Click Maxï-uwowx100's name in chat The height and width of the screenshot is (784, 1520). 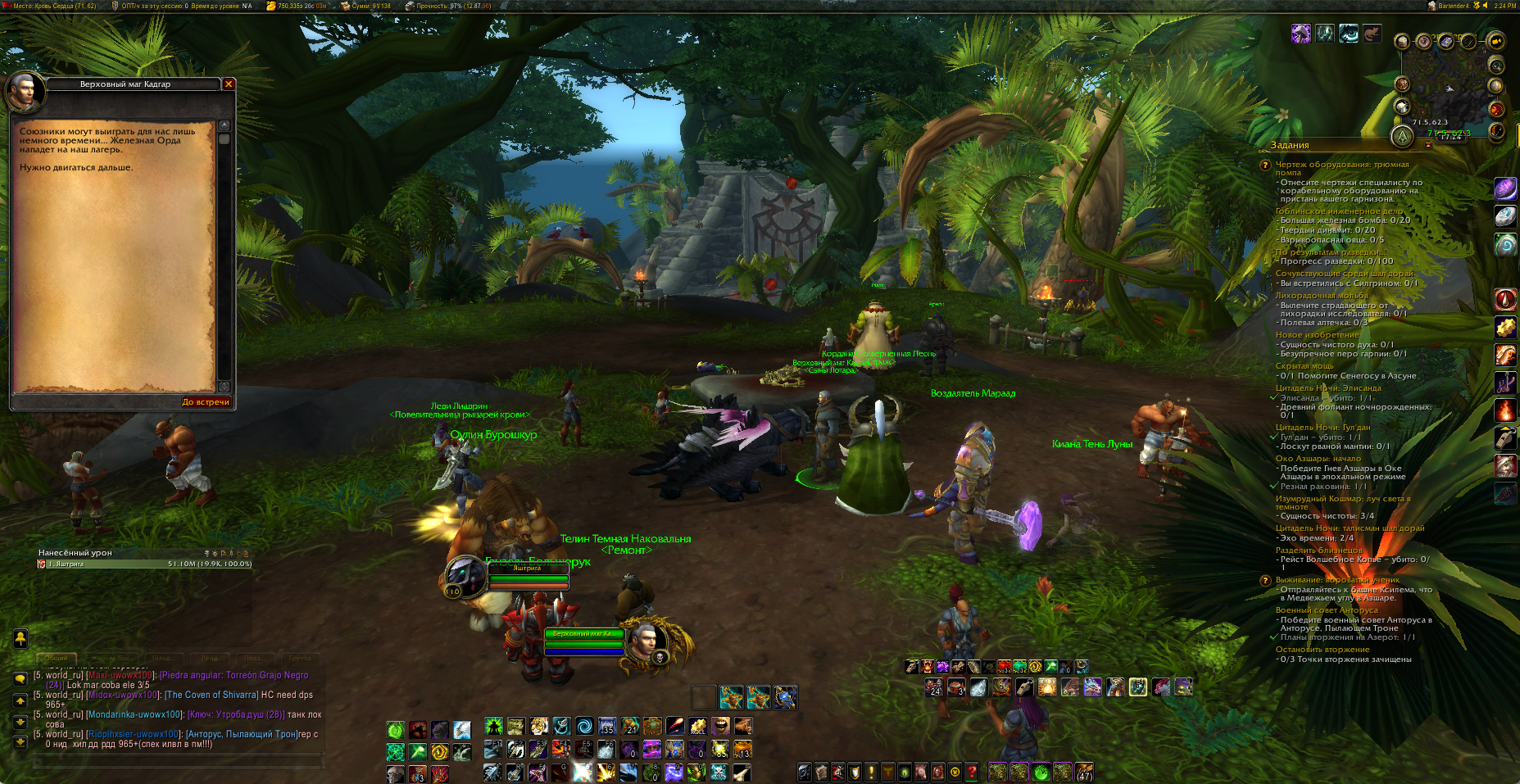(120, 675)
